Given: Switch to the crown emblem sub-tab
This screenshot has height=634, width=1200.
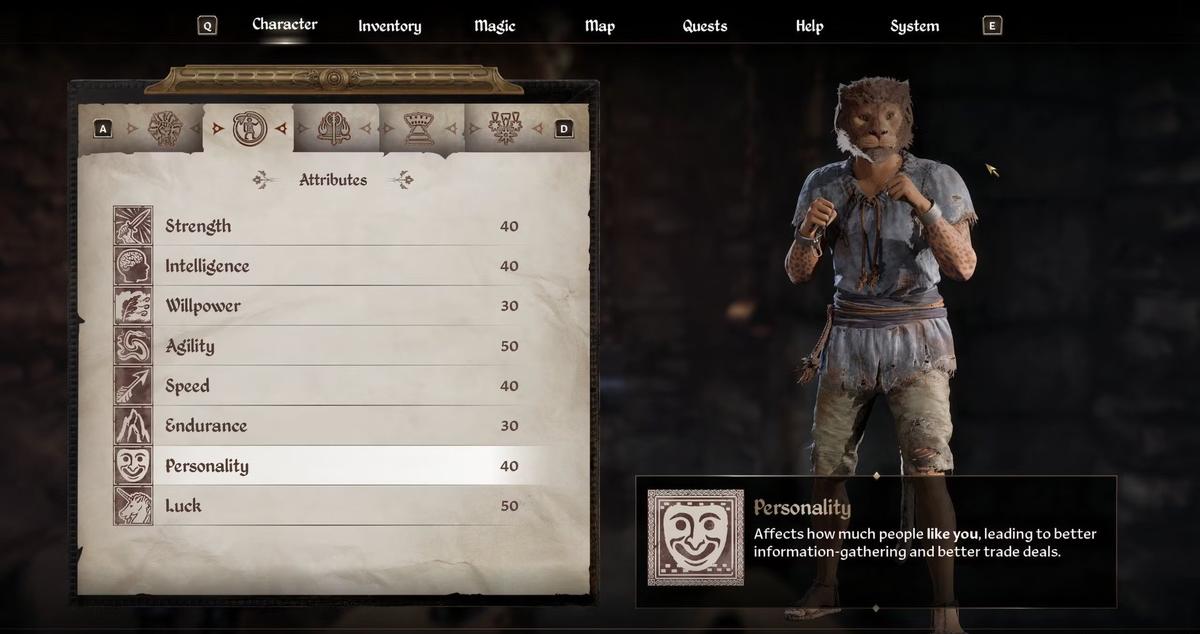Looking at the screenshot, I should tap(419, 128).
